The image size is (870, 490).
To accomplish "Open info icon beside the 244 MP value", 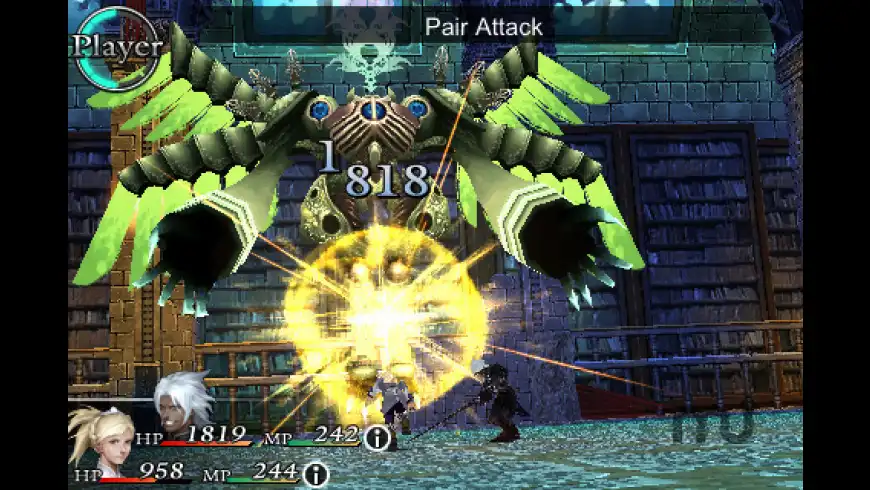I will tap(316, 473).
